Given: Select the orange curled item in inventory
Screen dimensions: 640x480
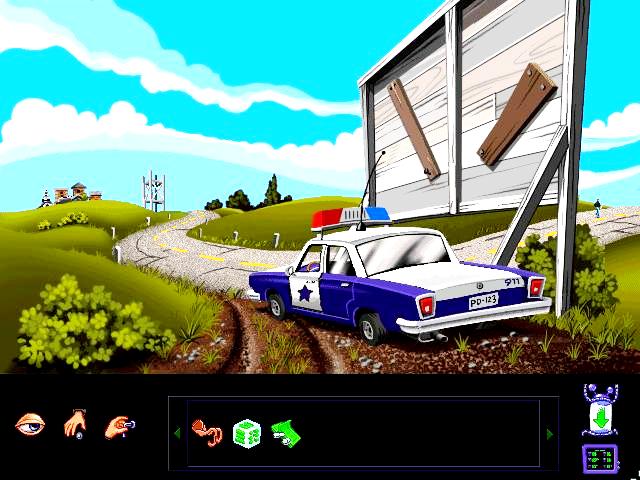Looking at the screenshot, I should 206,433.
